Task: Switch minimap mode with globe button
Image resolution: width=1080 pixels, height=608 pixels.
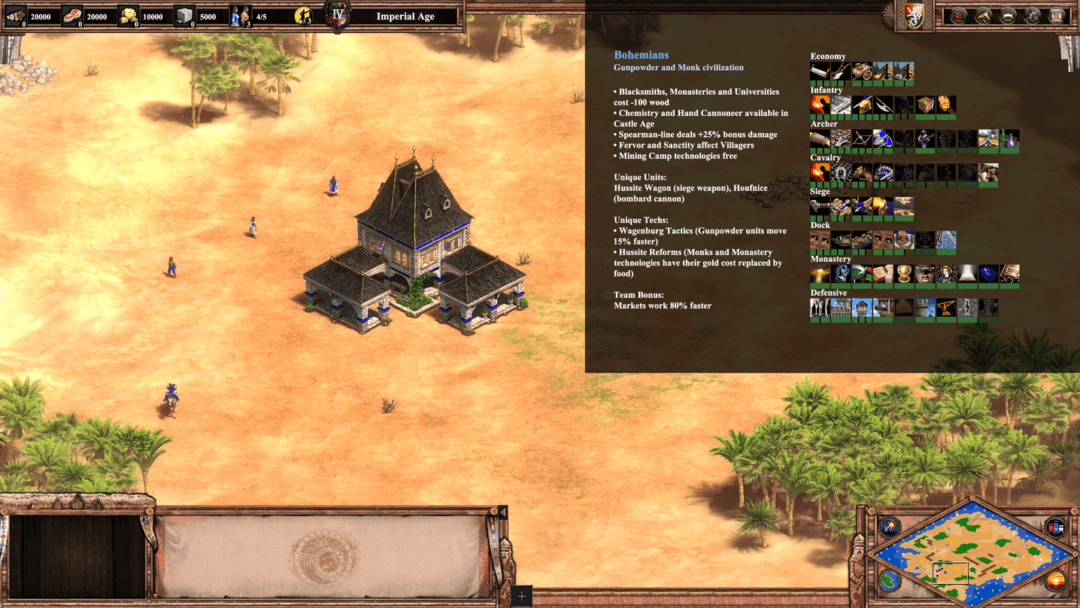Action: 889,581
